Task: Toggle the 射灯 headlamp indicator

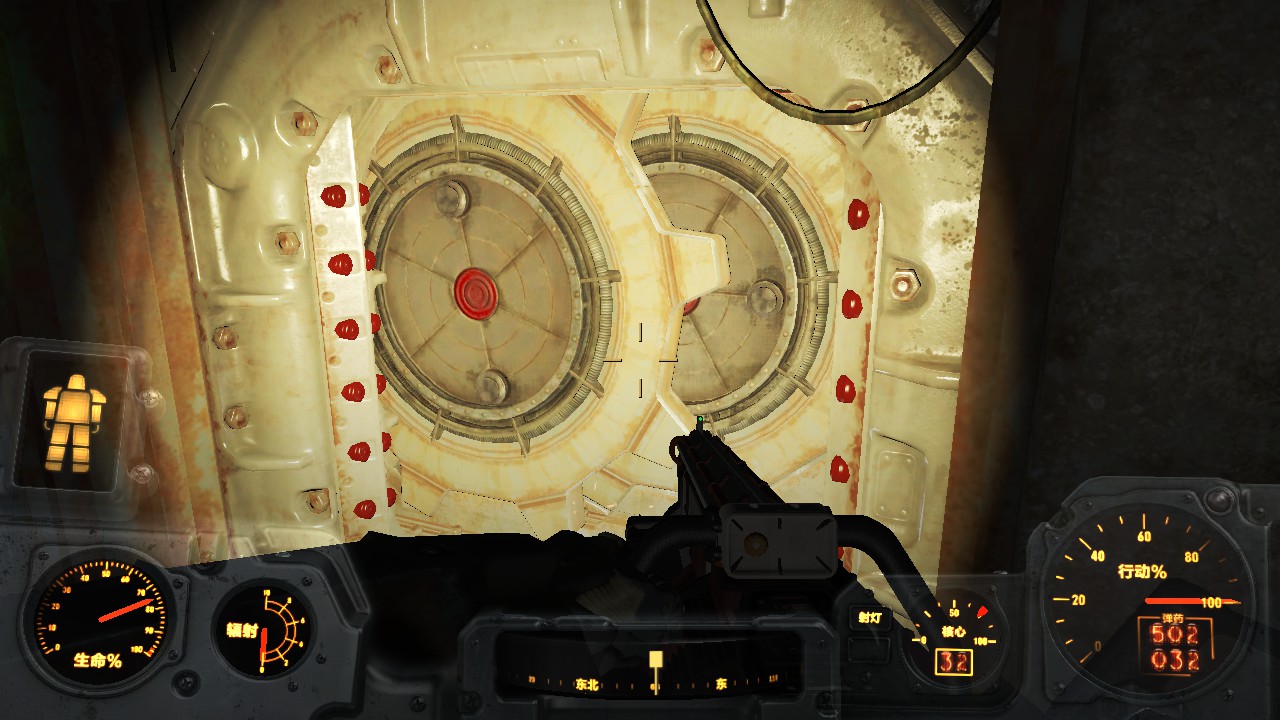Action: pyautogui.click(x=868, y=618)
